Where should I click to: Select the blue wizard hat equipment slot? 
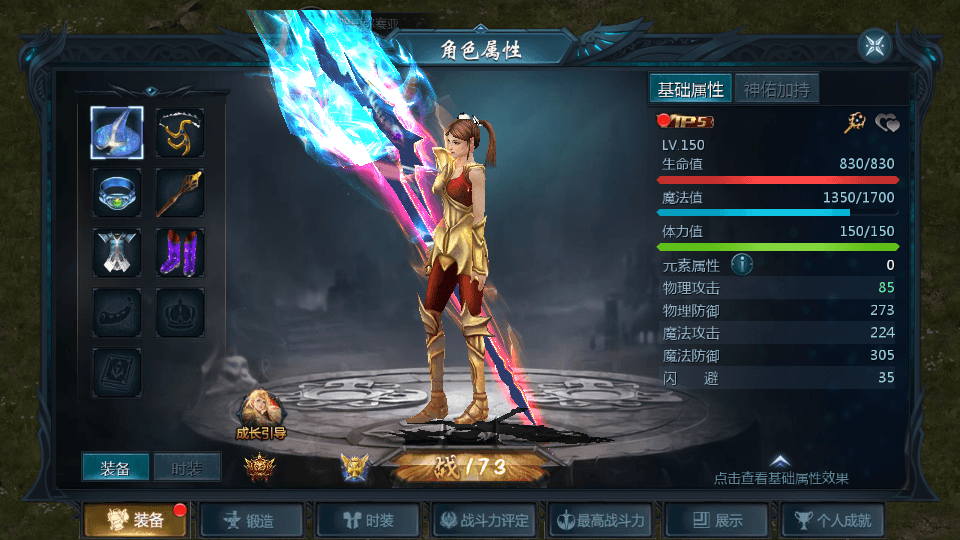(117, 133)
